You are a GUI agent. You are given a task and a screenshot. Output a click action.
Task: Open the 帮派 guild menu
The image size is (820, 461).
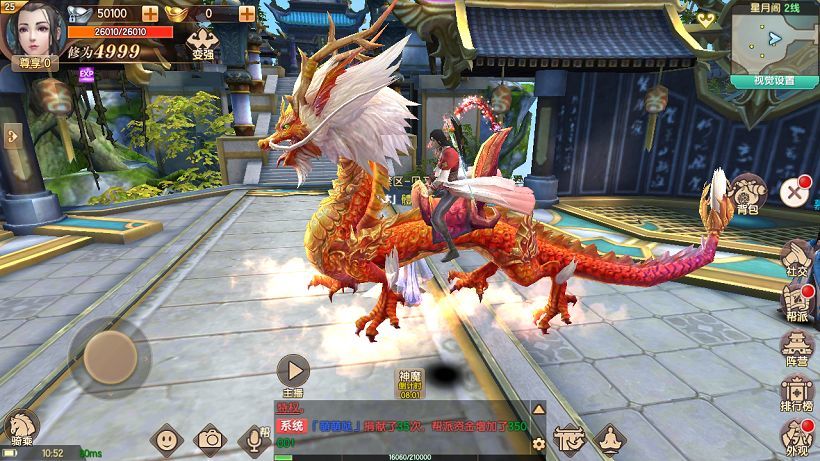pos(796,302)
